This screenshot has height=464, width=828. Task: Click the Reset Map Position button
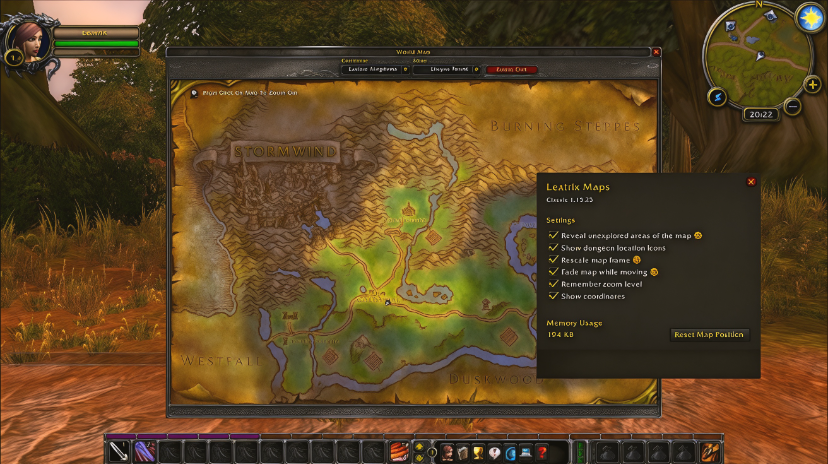[x=709, y=335]
